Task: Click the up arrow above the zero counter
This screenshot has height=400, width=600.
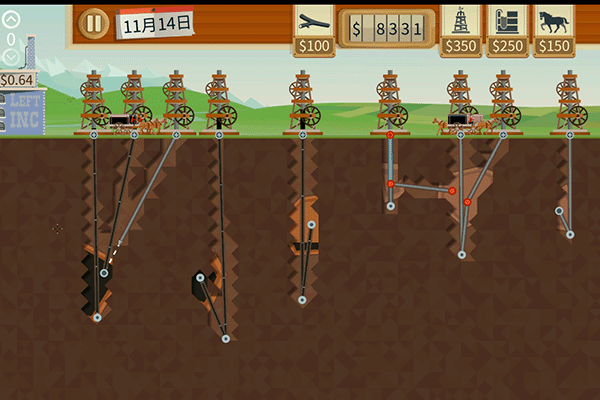Action: click(x=11, y=19)
